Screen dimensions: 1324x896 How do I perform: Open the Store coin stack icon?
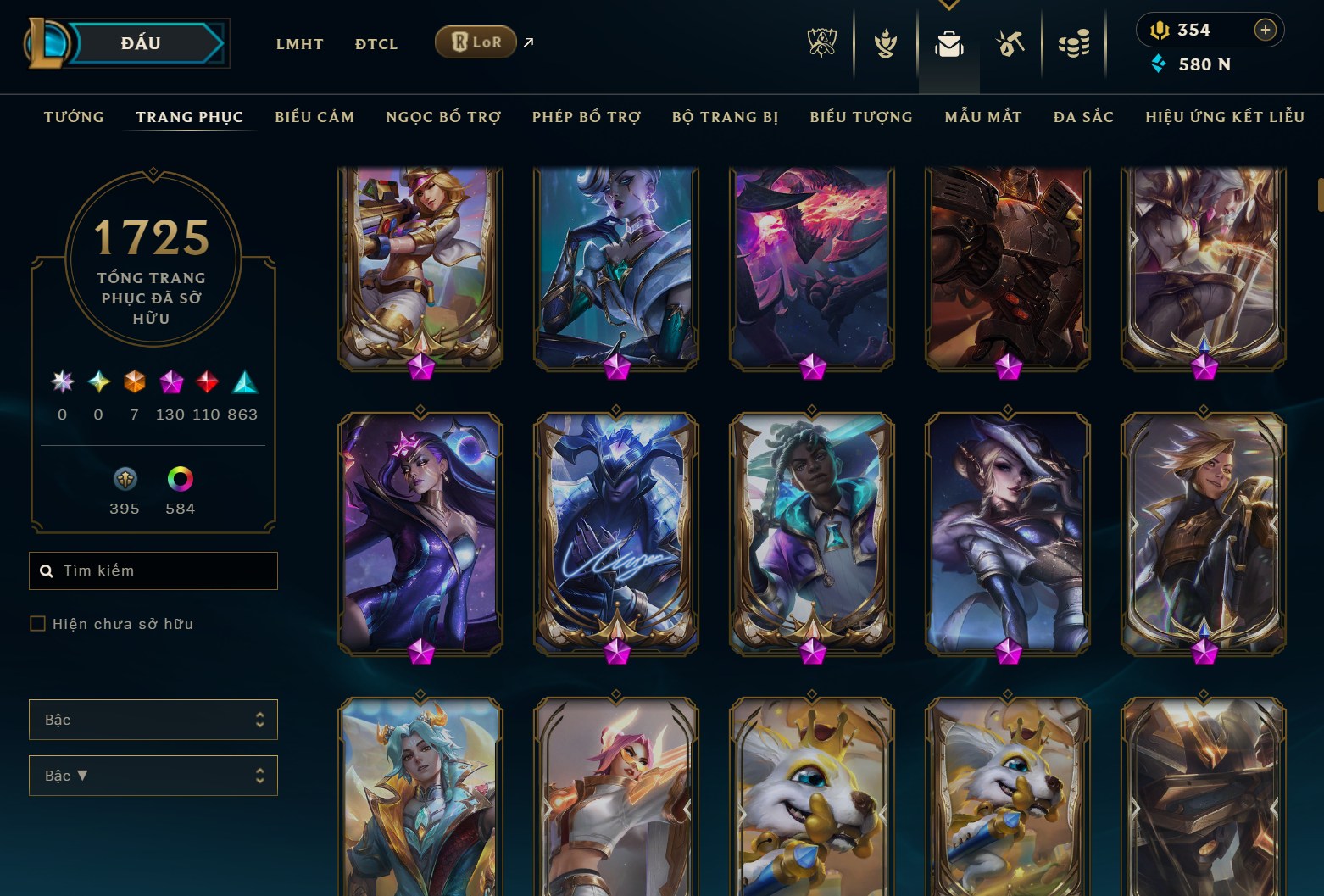click(1073, 44)
